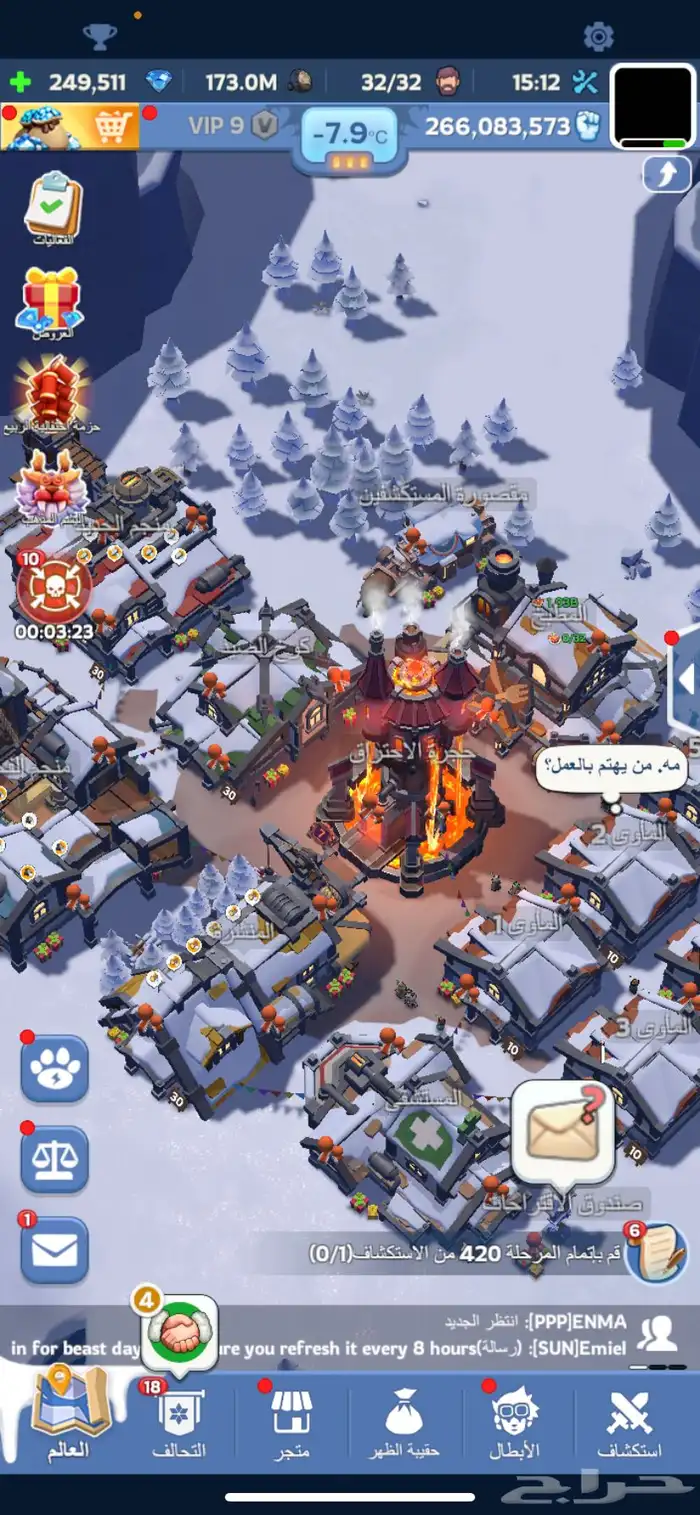This screenshot has height=1515, width=700.
Task: Open the VIP 9 panel
Action: pyautogui.click(x=232, y=127)
